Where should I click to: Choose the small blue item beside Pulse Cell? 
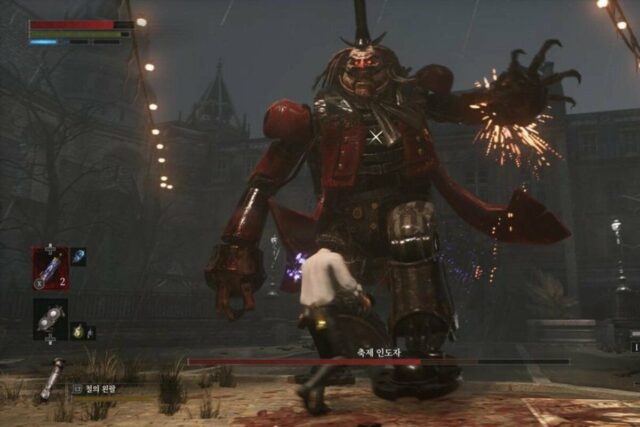(79, 257)
